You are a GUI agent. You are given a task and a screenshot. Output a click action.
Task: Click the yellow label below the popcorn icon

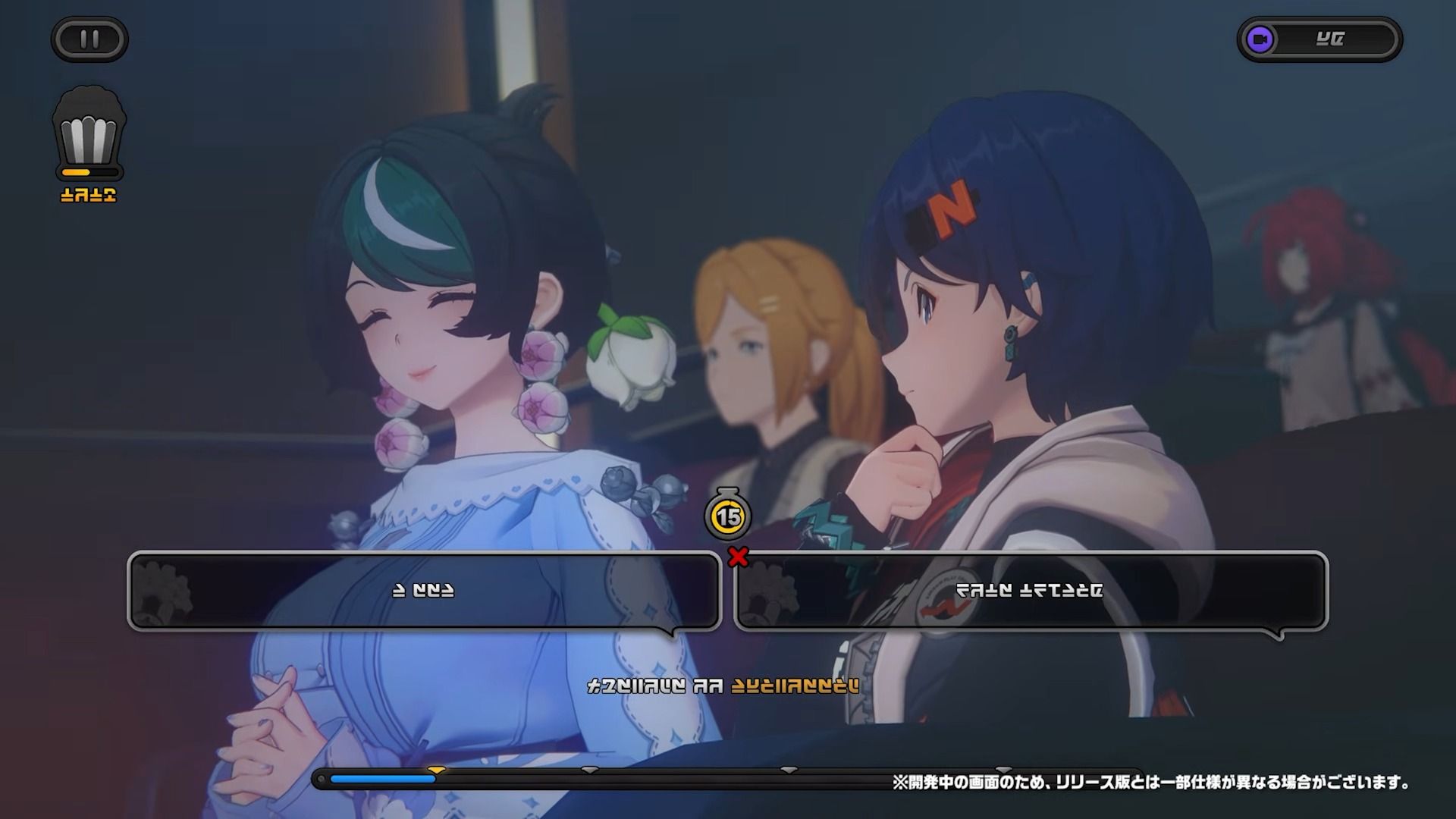tap(89, 195)
